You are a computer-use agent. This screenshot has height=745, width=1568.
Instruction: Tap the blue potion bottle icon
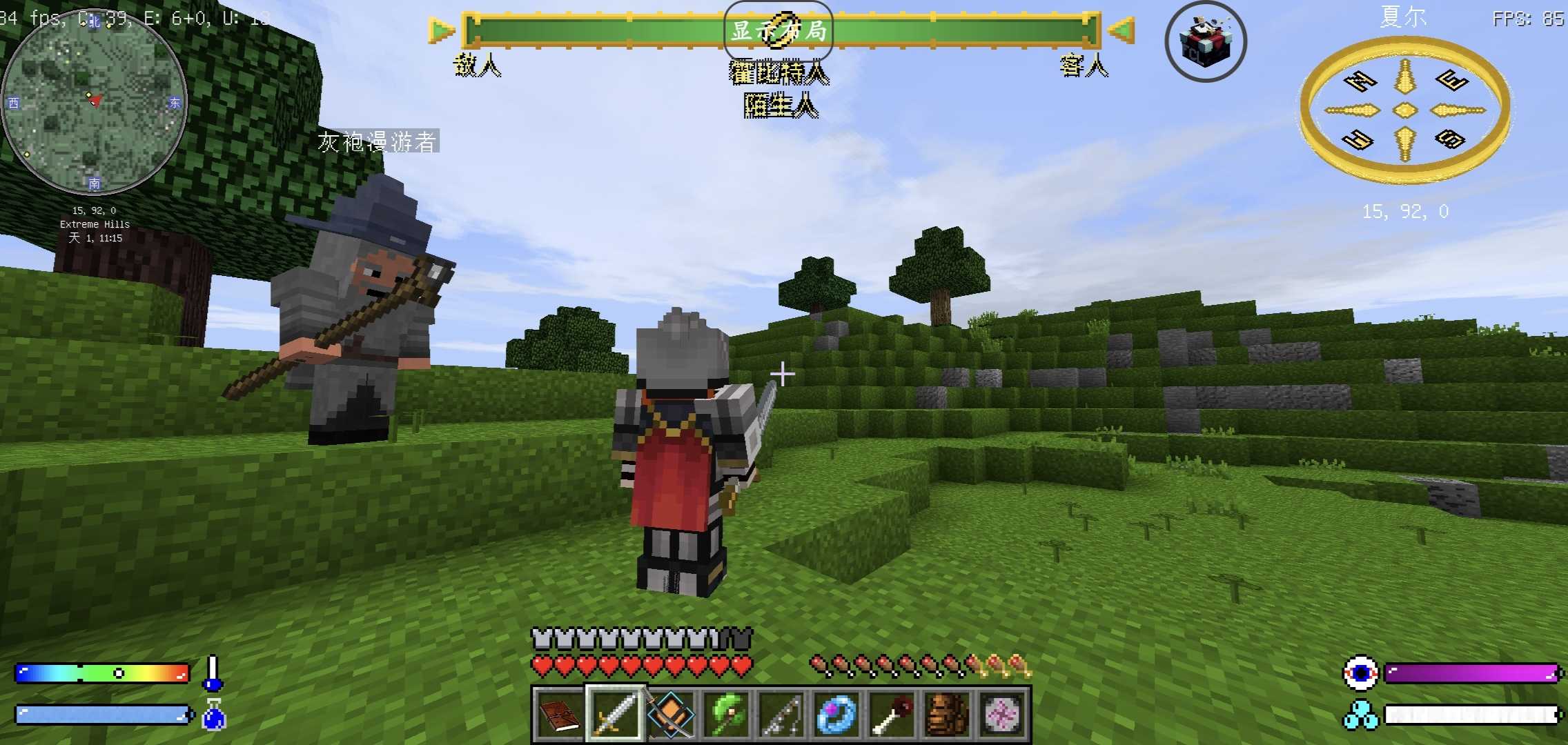214,715
